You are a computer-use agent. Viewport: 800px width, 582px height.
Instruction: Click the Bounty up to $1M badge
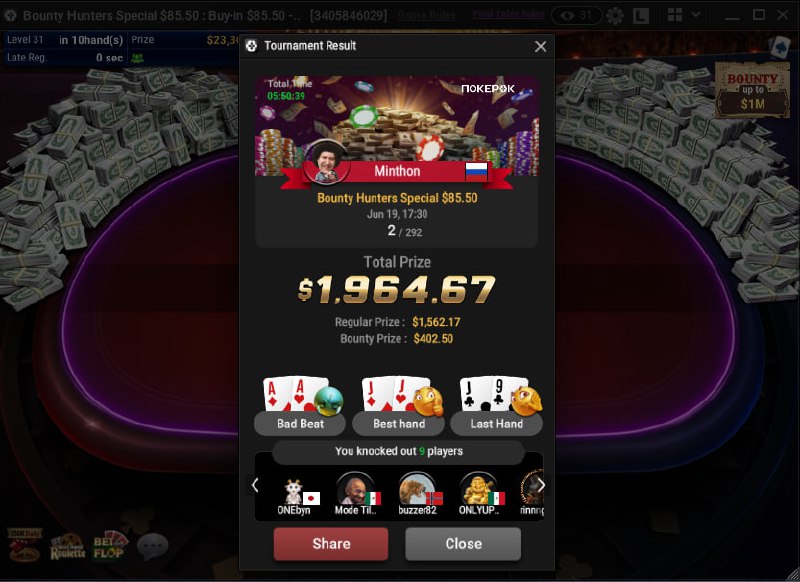[x=751, y=90]
